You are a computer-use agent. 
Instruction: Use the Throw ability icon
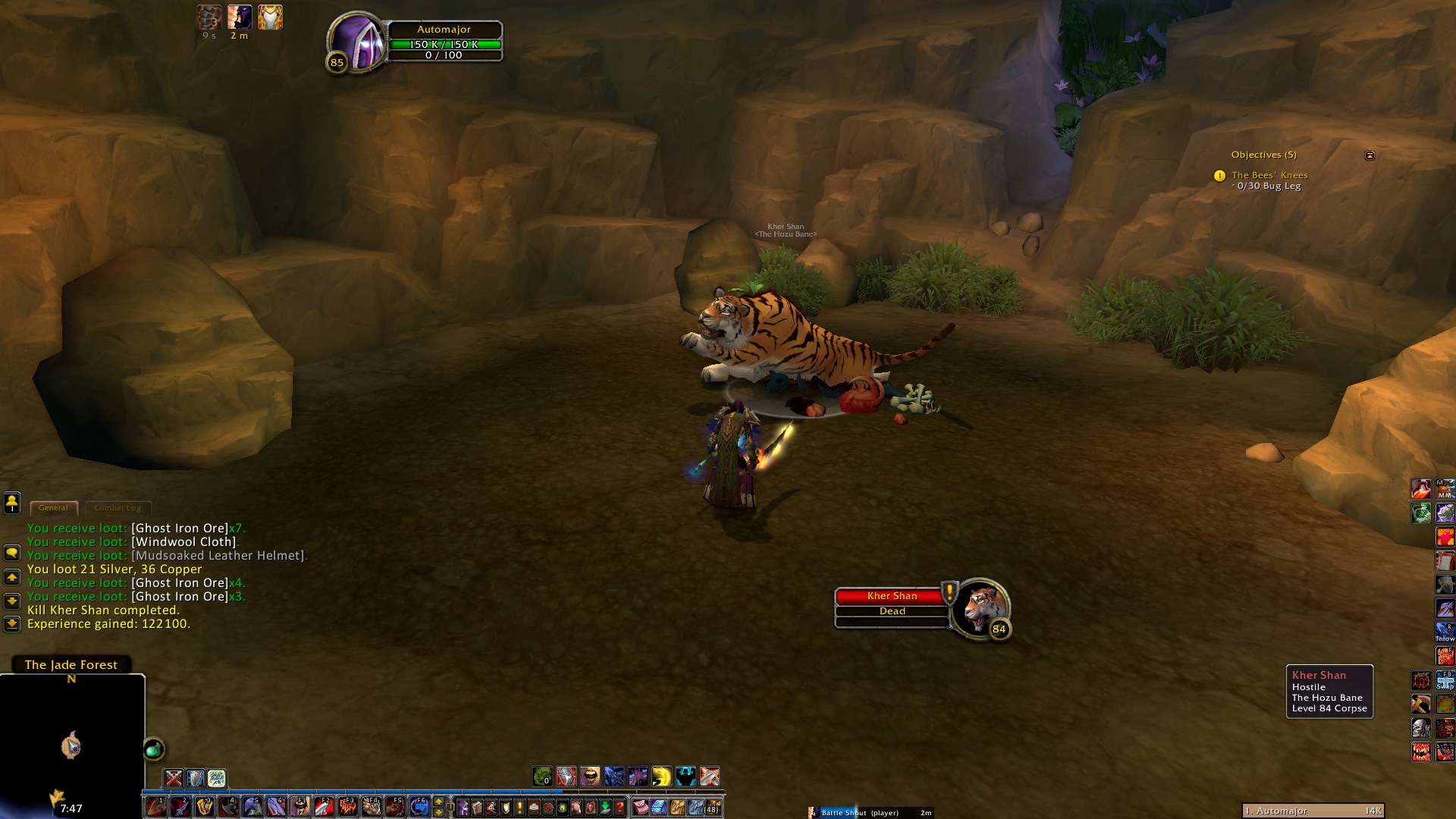point(1445,632)
